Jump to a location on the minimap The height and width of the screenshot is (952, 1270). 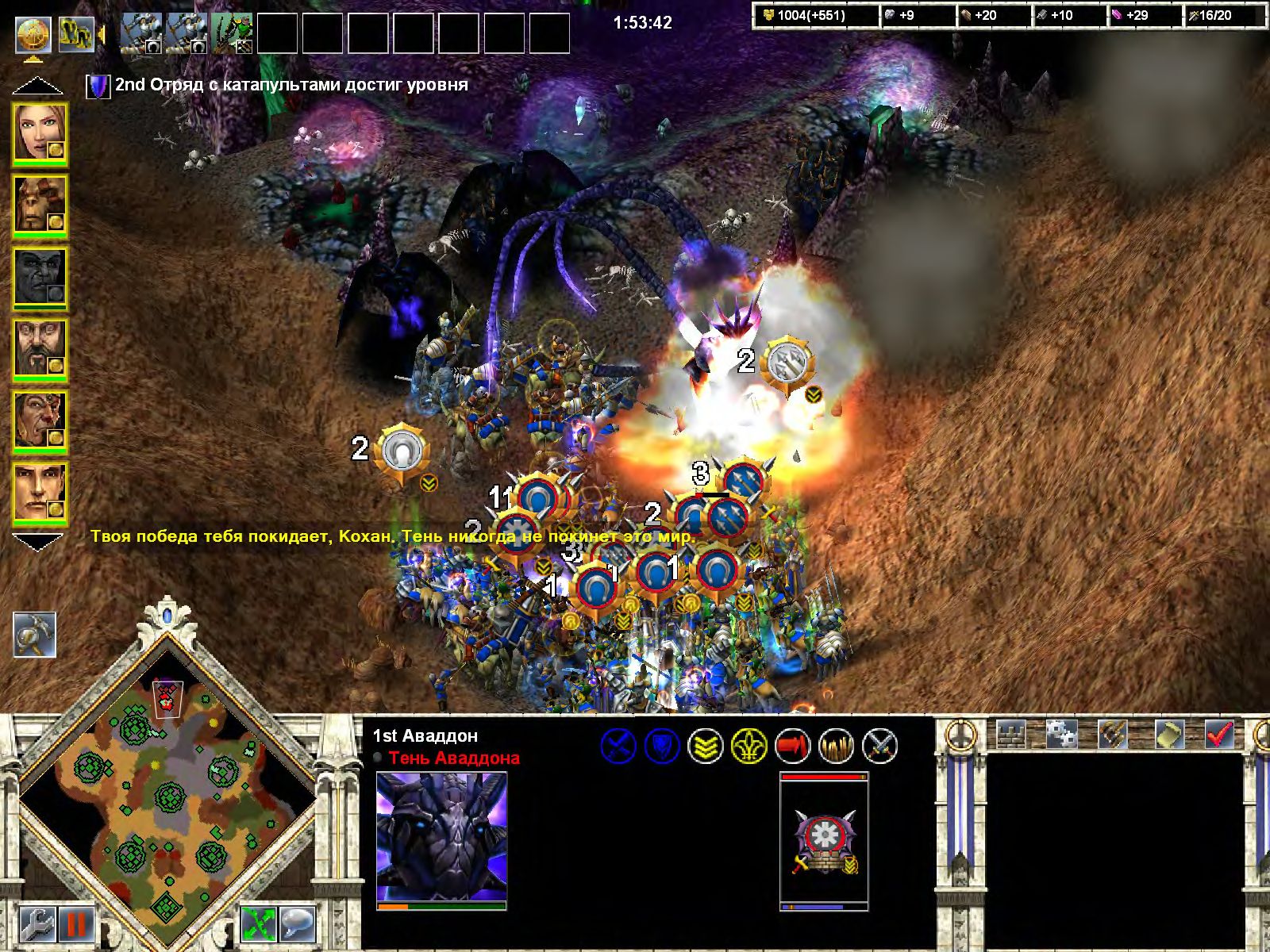click(x=167, y=801)
